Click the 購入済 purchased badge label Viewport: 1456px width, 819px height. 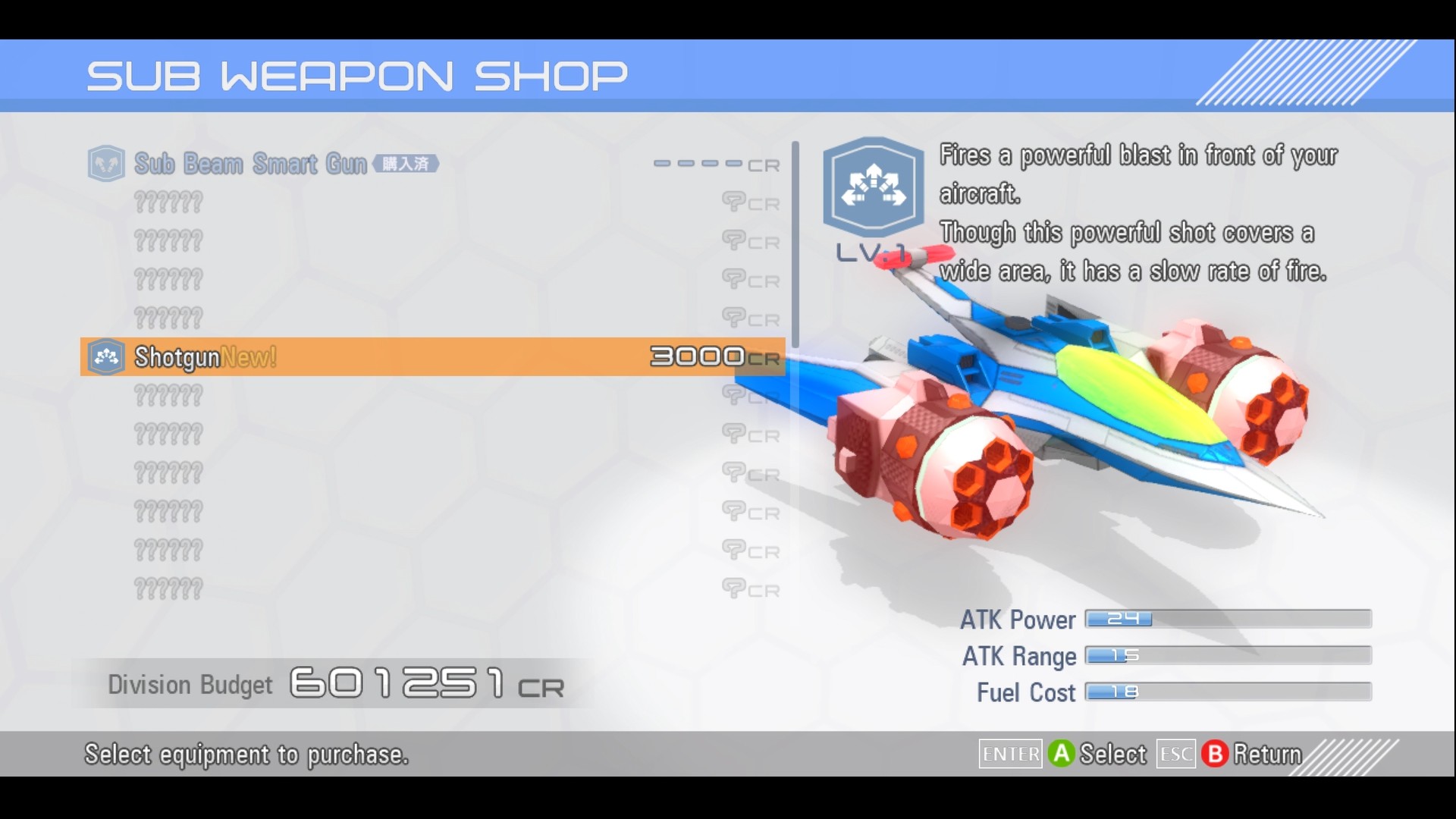(x=404, y=164)
